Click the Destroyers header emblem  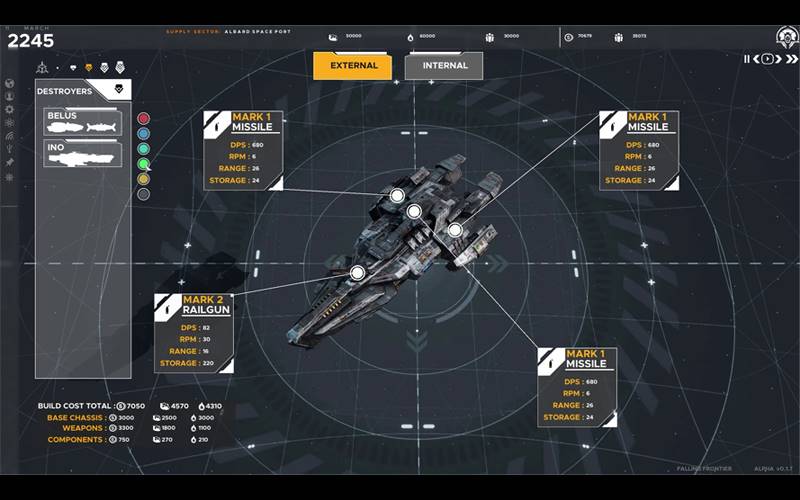point(119,90)
